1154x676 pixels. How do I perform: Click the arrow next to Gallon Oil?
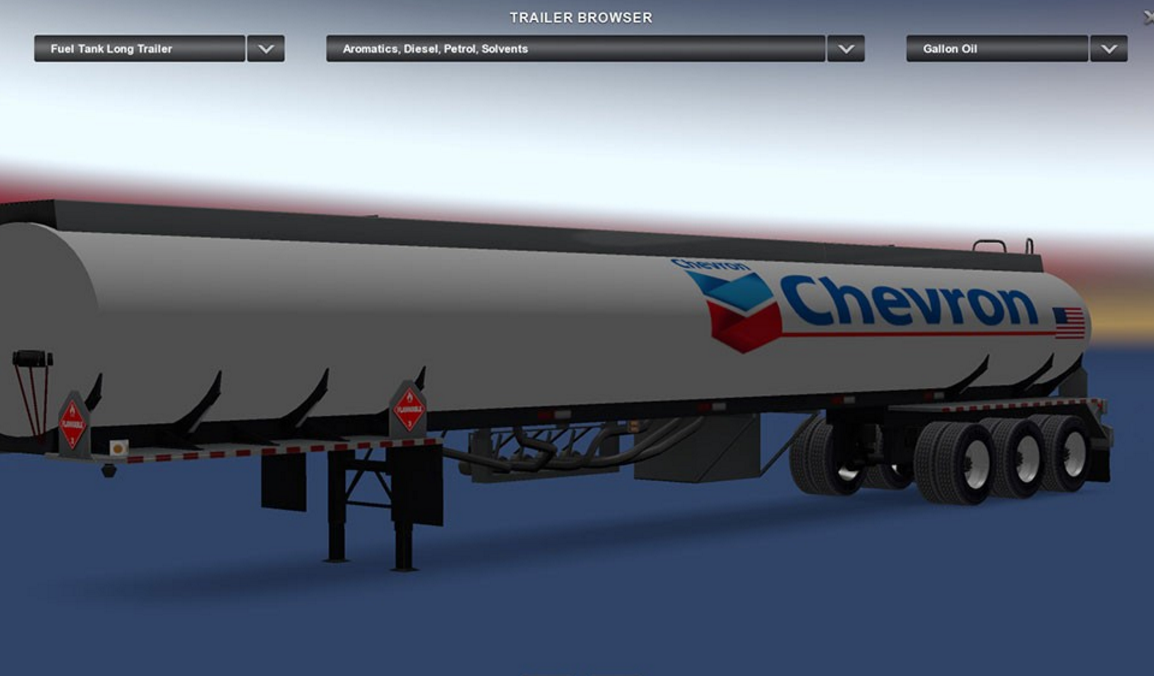pyautogui.click(x=1109, y=49)
